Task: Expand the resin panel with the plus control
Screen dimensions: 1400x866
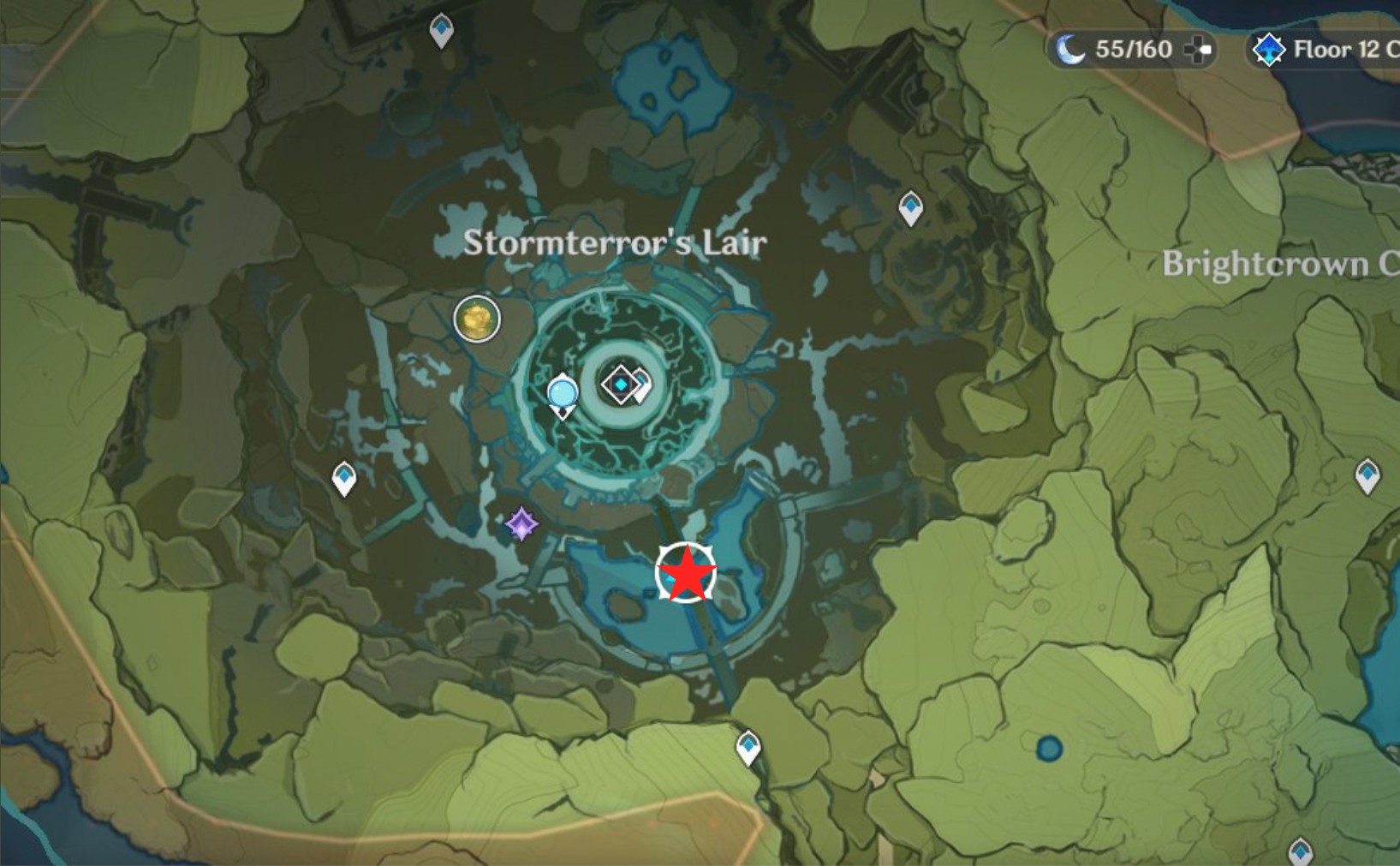Action: point(1196,50)
